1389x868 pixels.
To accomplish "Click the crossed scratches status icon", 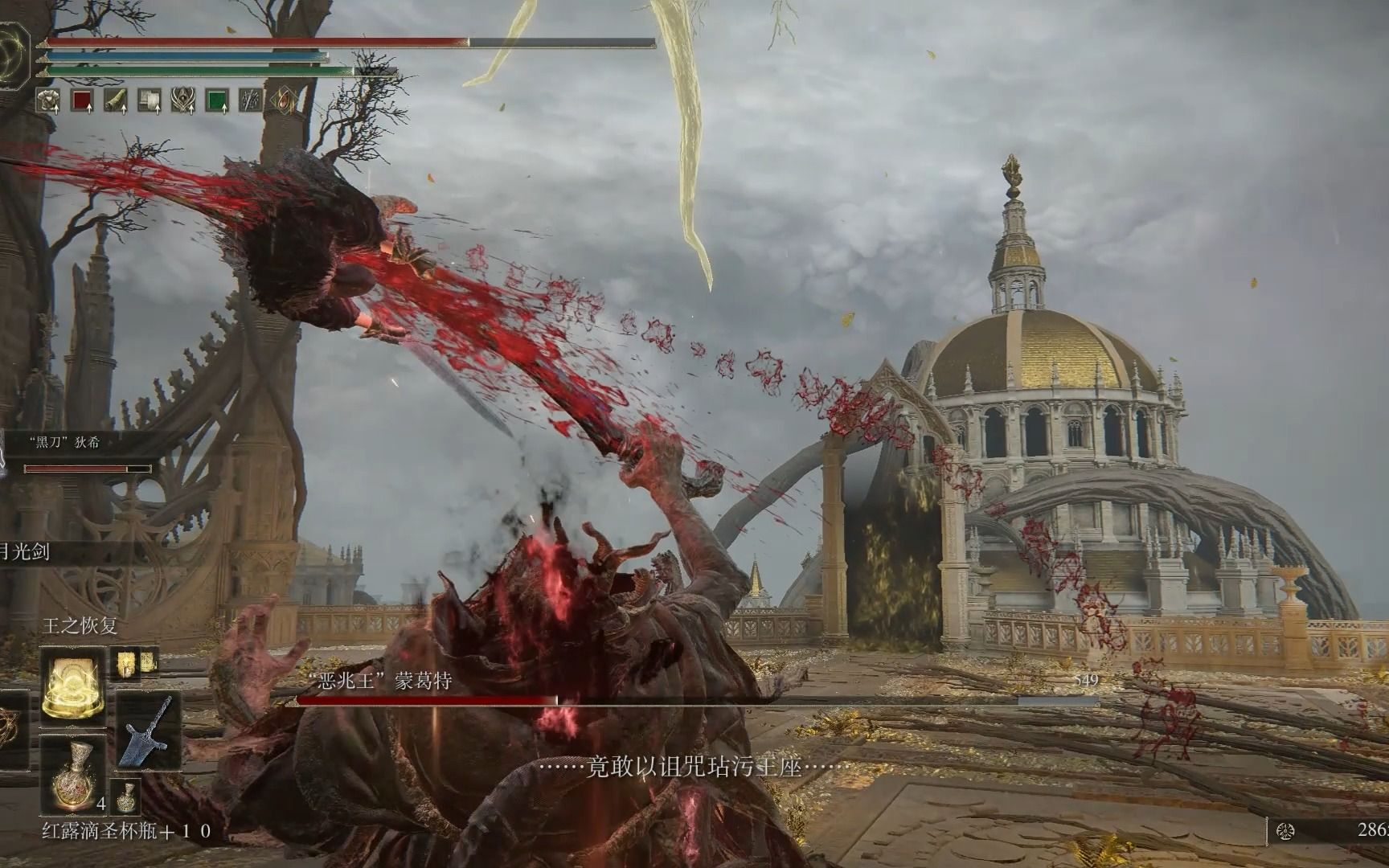I will point(252,100).
